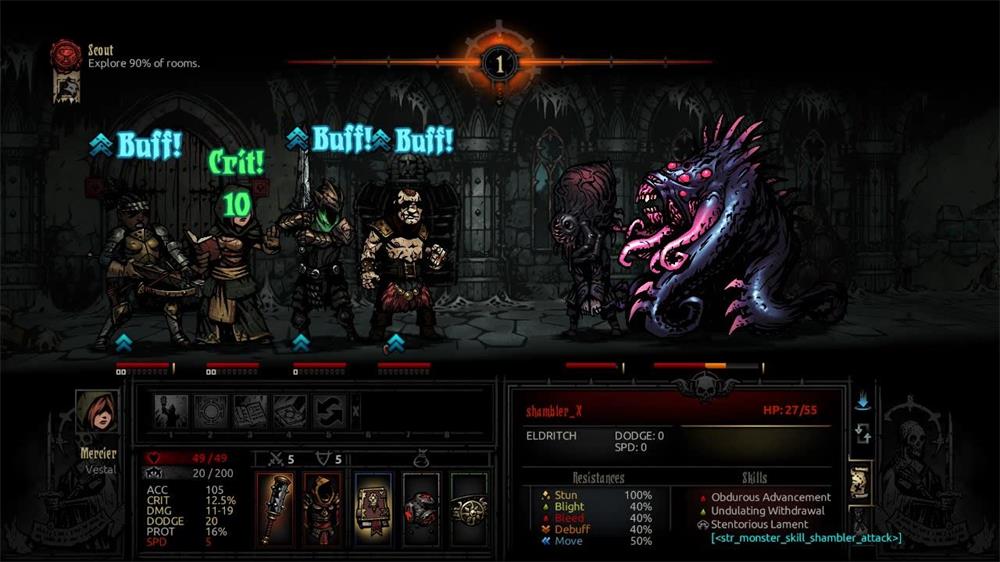
Task: Click the blue down arrow side tab
Action: click(861, 401)
